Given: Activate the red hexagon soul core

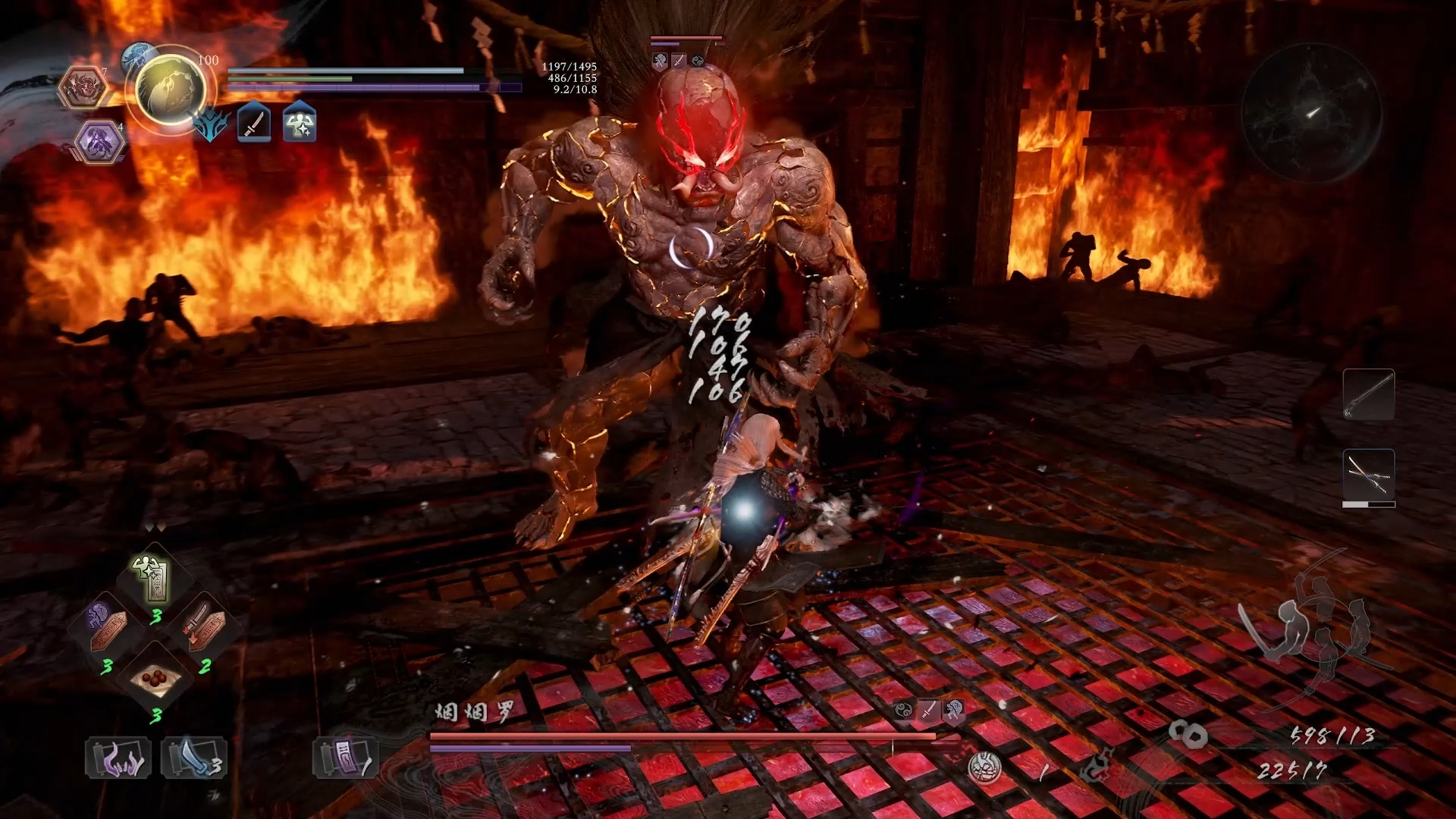Looking at the screenshot, I should click(x=84, y=87).
